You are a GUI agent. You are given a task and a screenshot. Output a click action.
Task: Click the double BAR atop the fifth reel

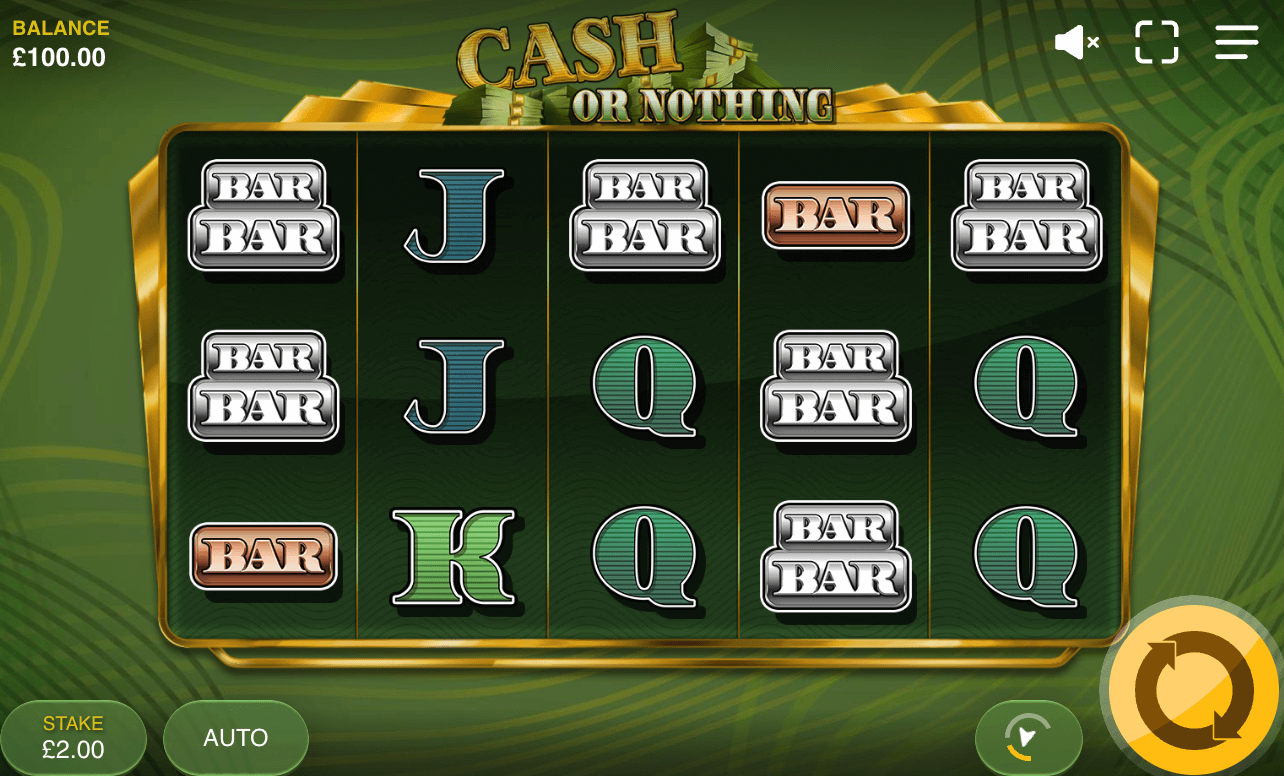coord(1027,215)
